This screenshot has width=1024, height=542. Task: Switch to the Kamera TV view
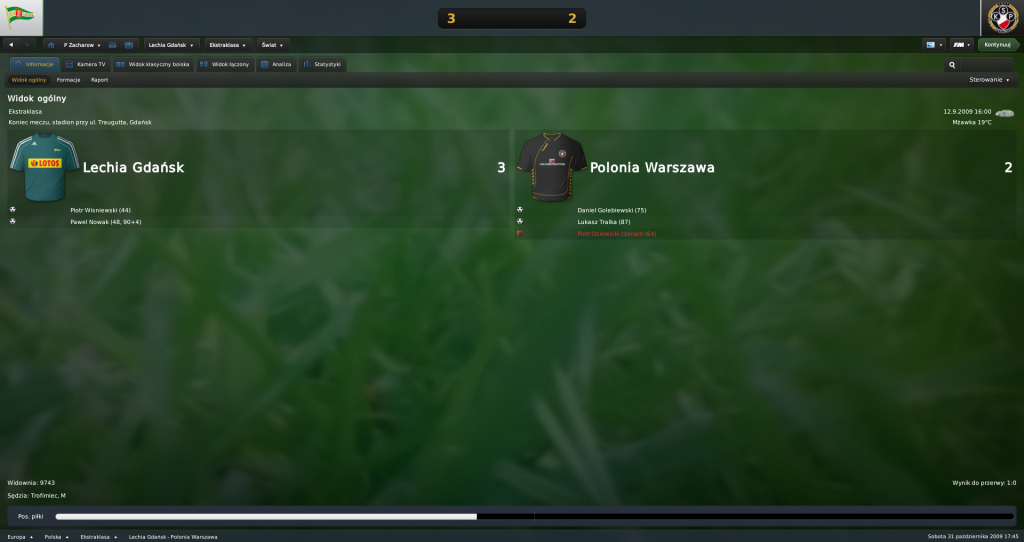tap(85, 64)
